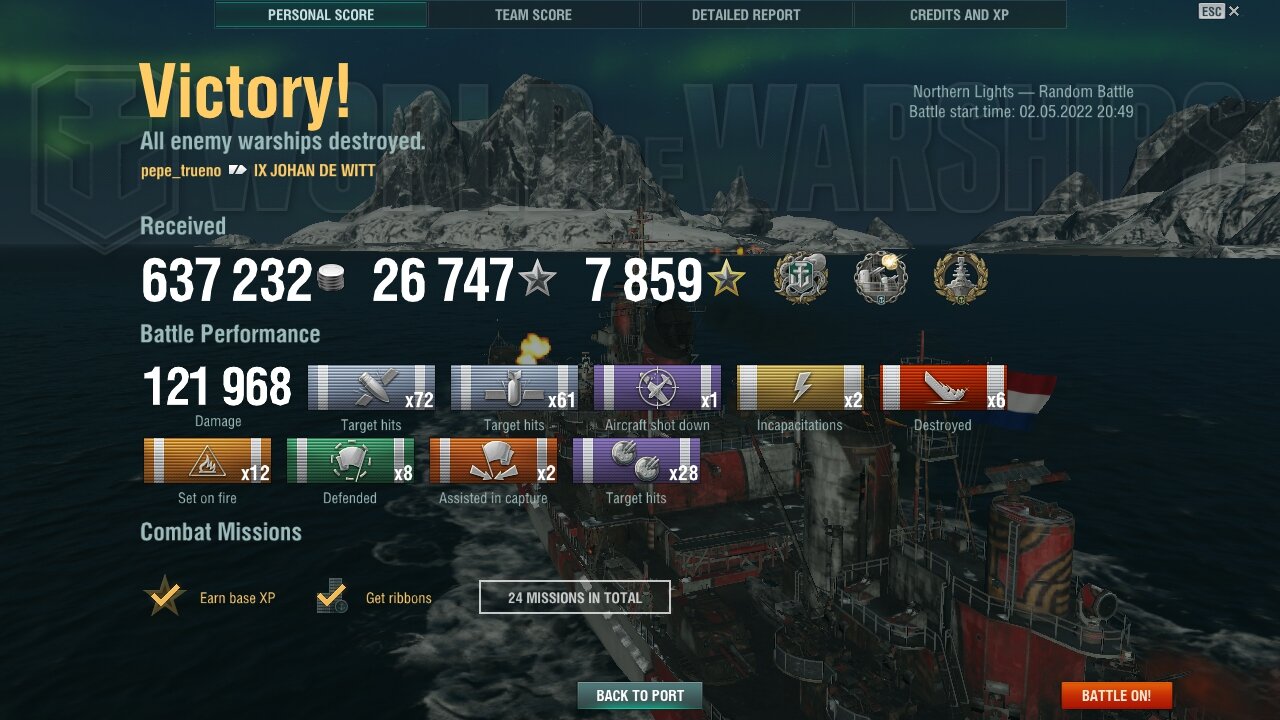Select the Personal Score tab

[321, 15]
